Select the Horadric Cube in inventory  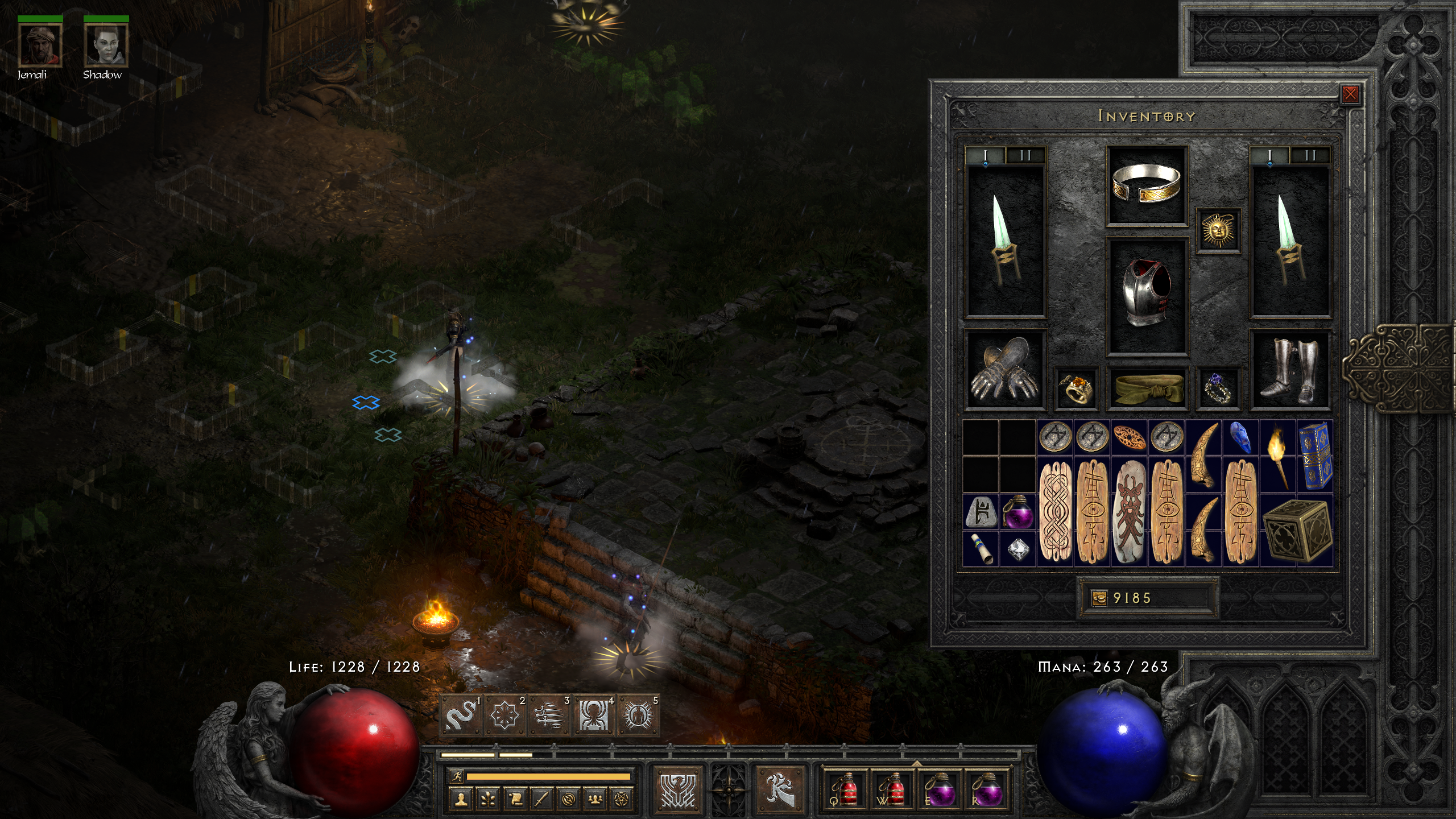coord(1297,530)
